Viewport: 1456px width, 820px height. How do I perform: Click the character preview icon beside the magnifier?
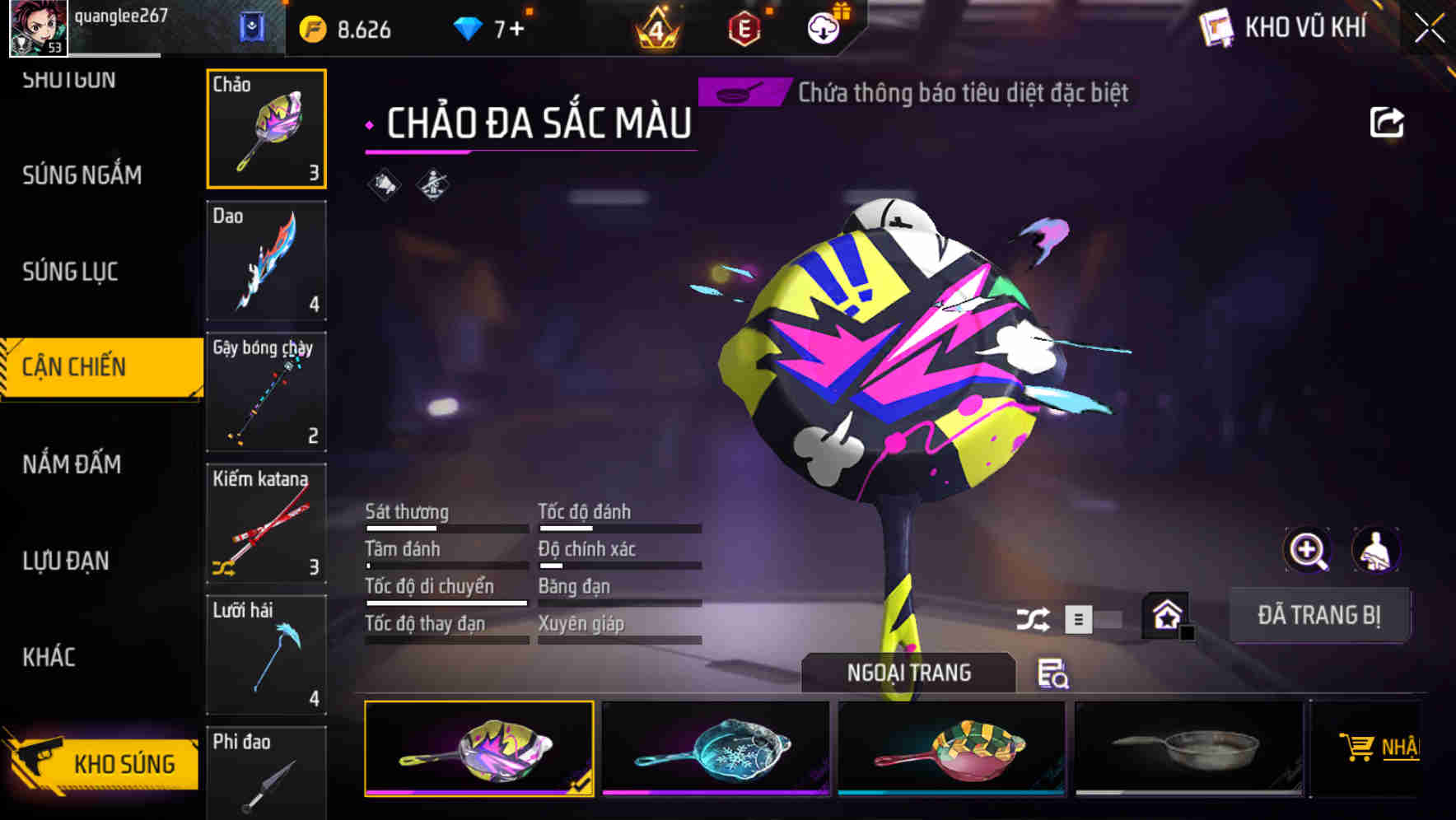pyautogui.click(x=1375, y=550)
